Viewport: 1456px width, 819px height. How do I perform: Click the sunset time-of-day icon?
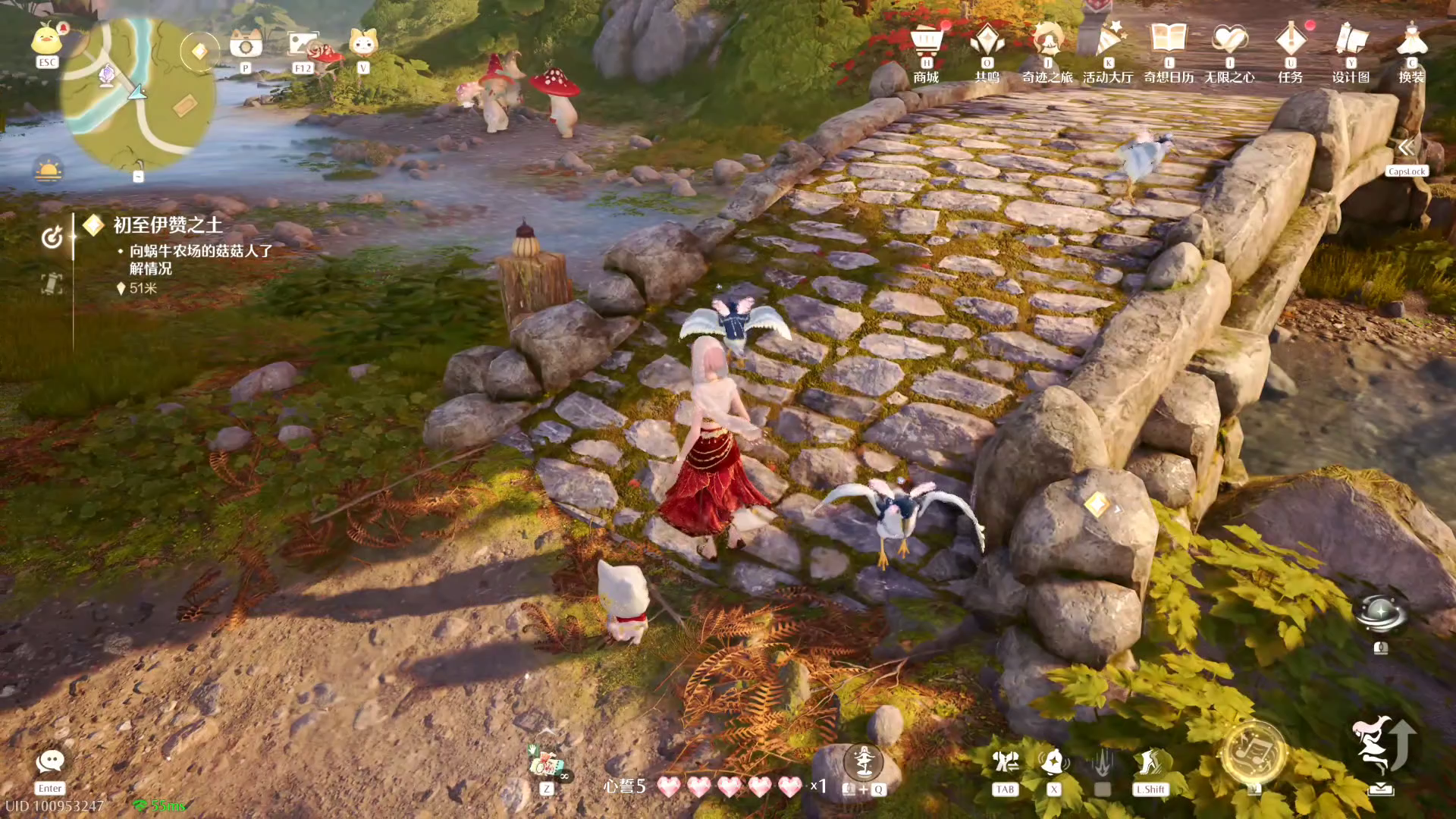point(48,171)
